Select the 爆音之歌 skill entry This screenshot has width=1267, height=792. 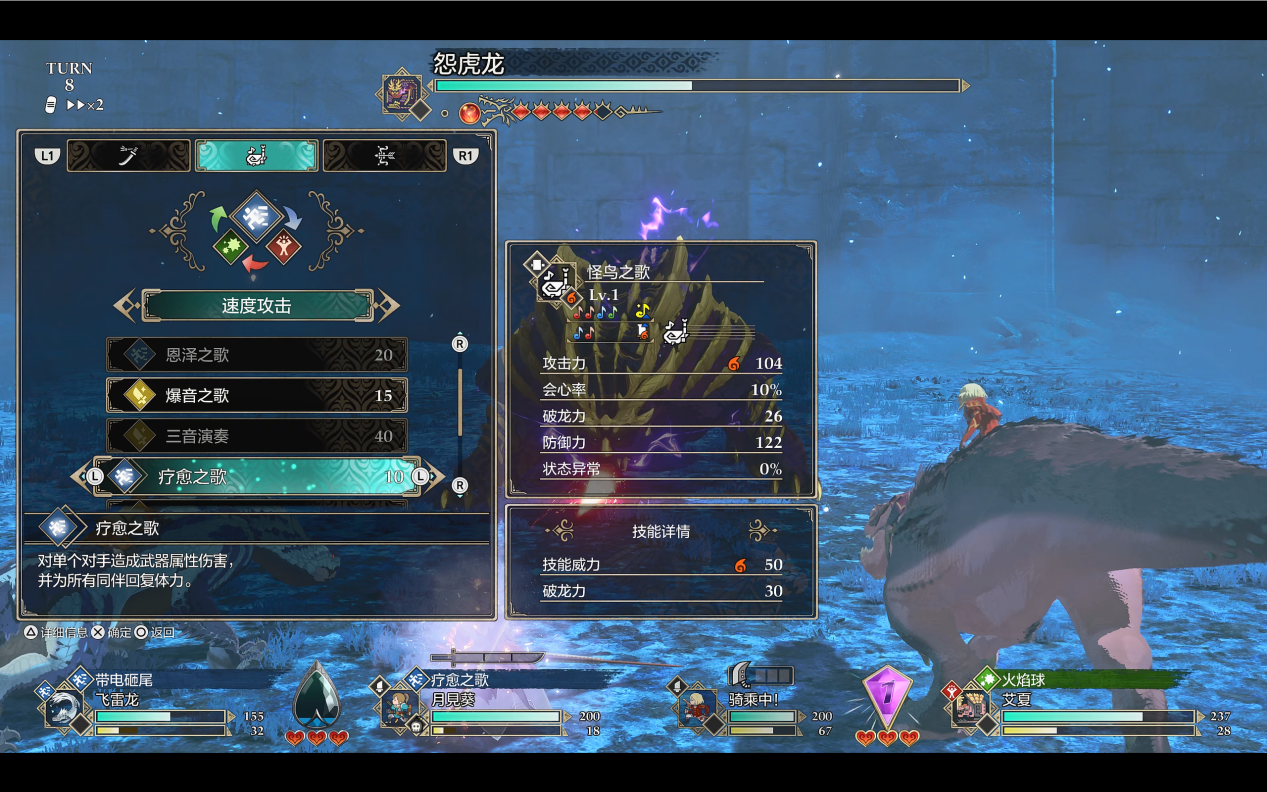(257, 395)
